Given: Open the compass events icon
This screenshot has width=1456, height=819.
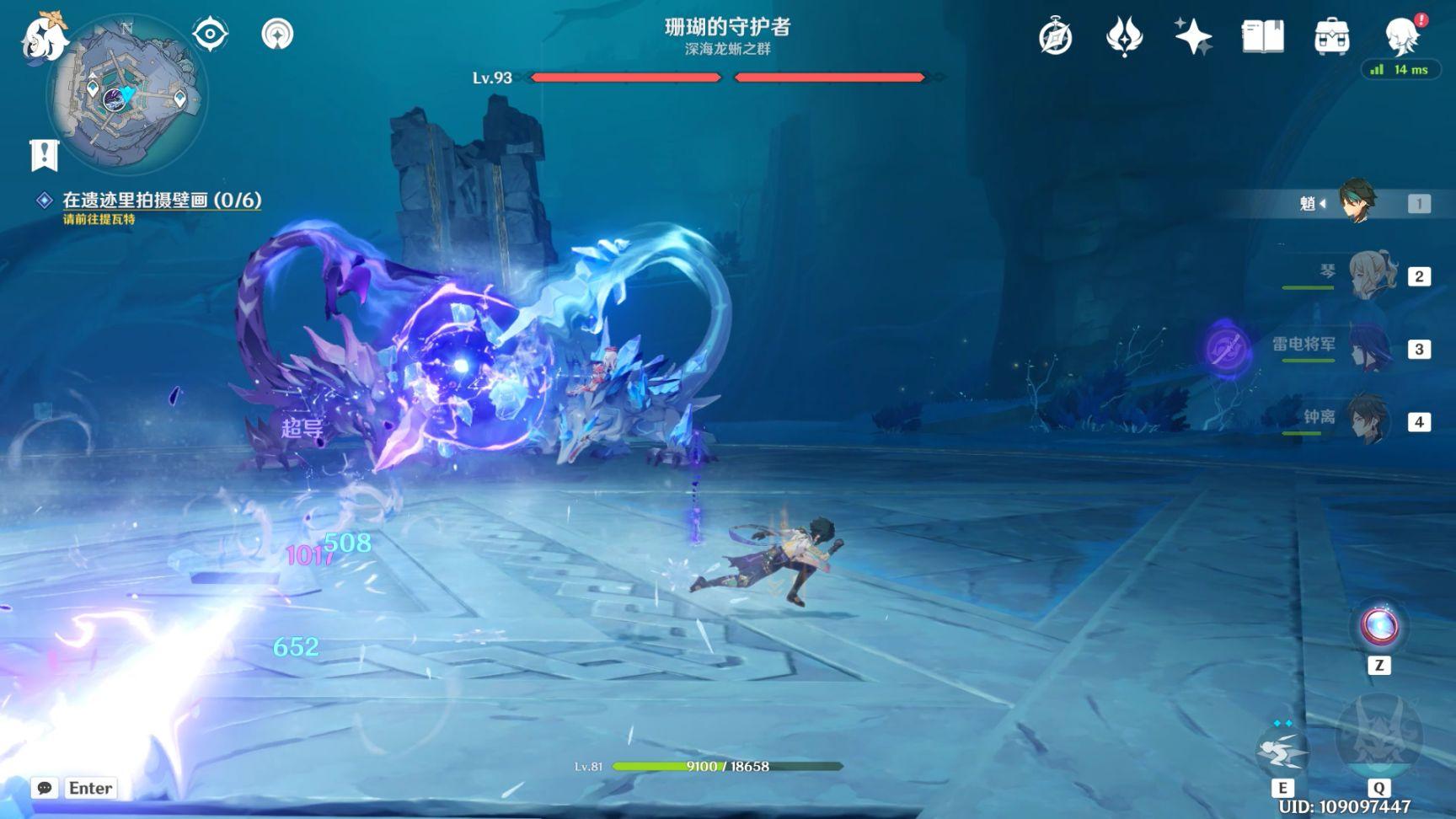Looking at the screenshot, I should tap(1055, 37).
